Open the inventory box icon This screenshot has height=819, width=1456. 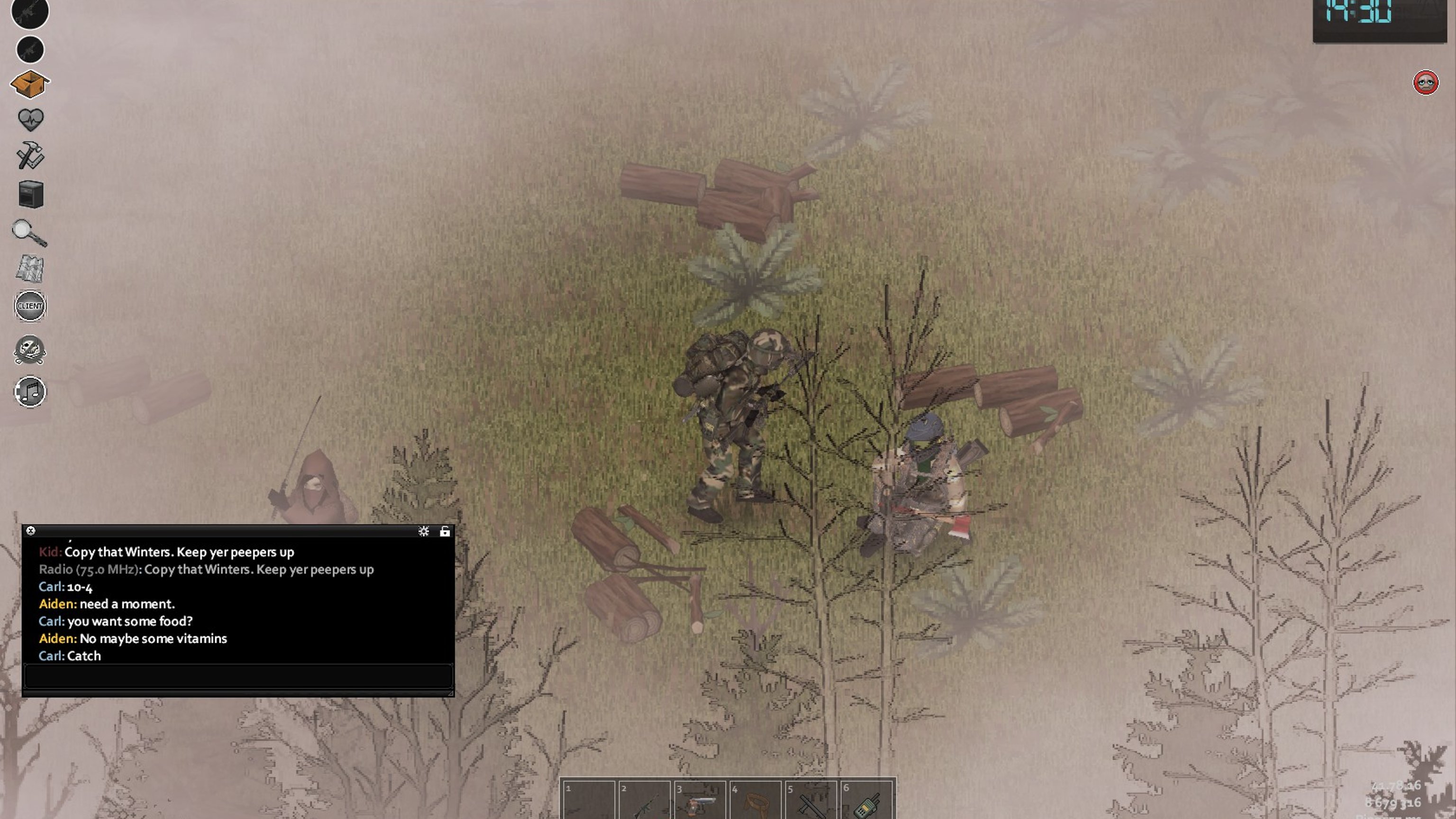coord(30,84)
